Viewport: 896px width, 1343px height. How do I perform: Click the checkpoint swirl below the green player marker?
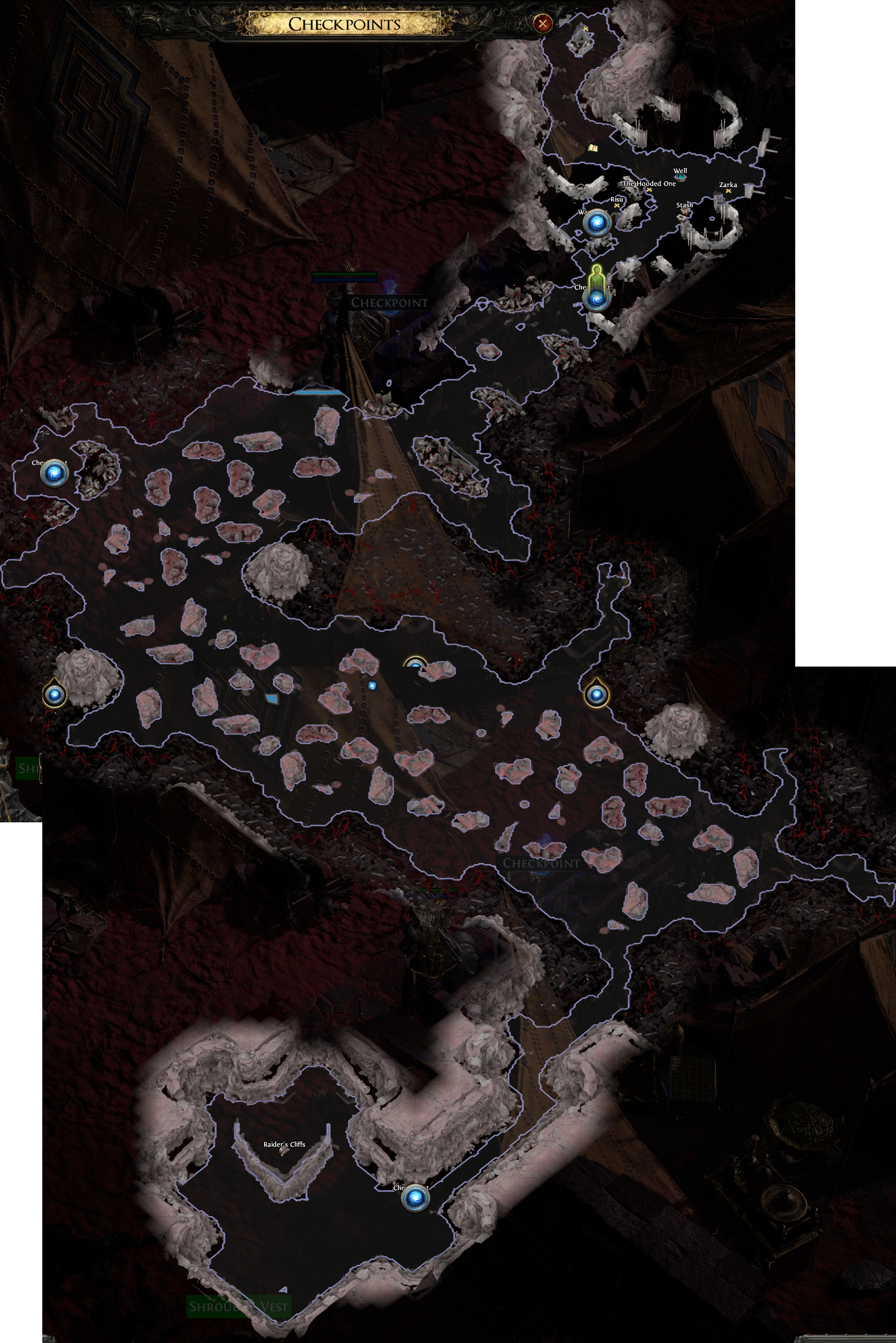click(597, 299)
